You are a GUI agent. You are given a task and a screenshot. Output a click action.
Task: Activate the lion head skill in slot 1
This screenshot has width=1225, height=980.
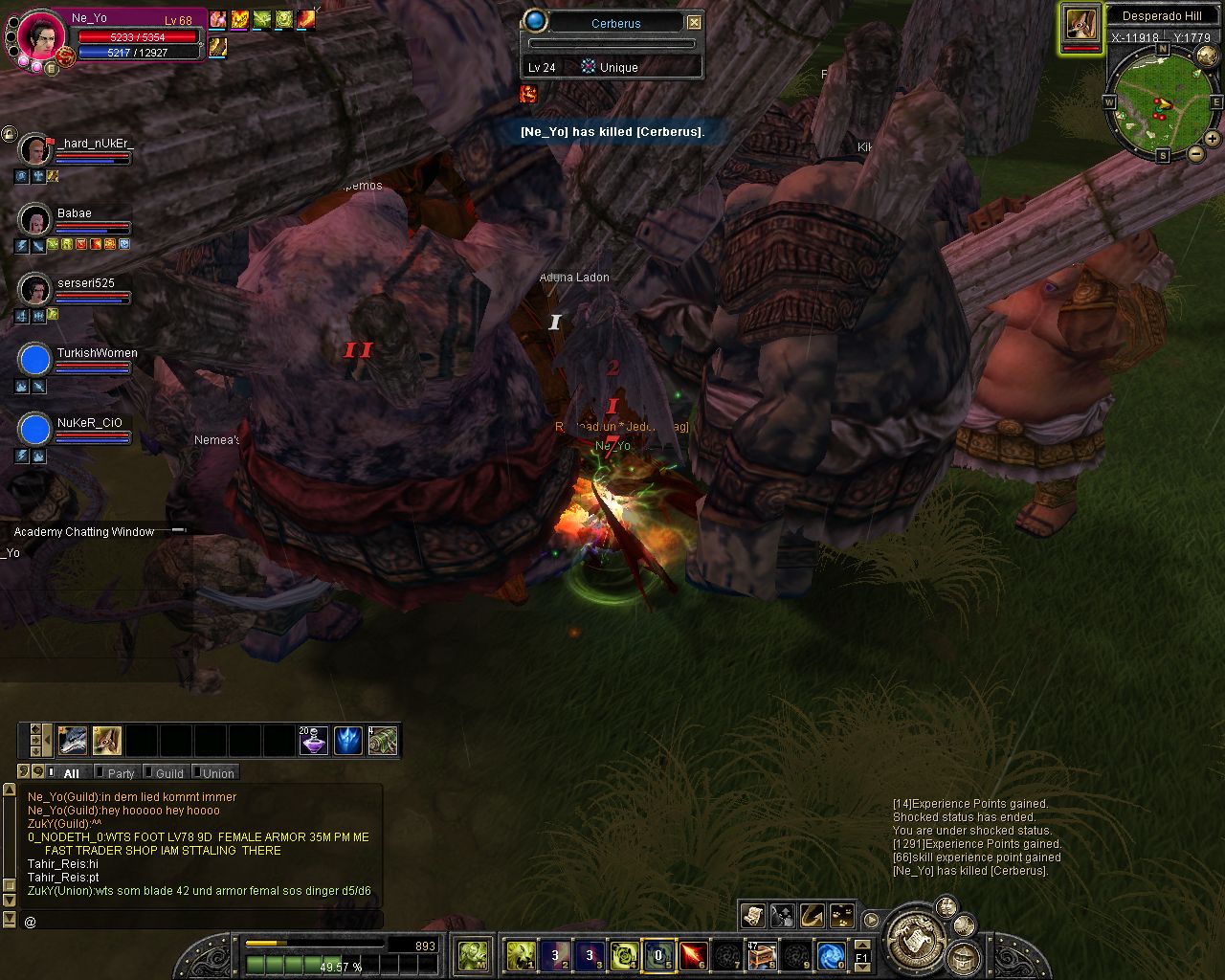pyautogui.click(x=521, y=954)
